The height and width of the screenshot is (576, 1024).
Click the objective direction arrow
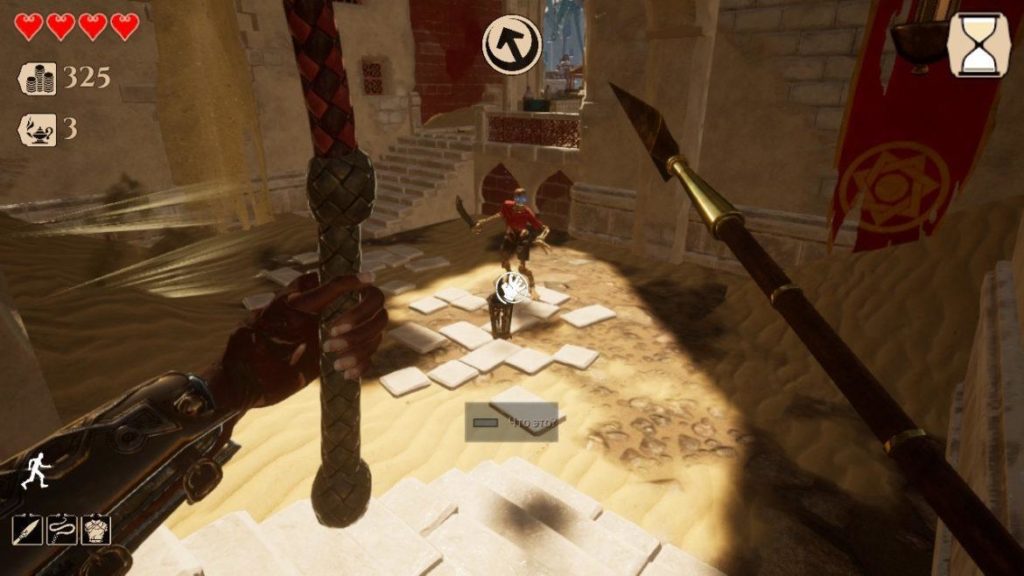pyautogui.click(x=511, y=44)
